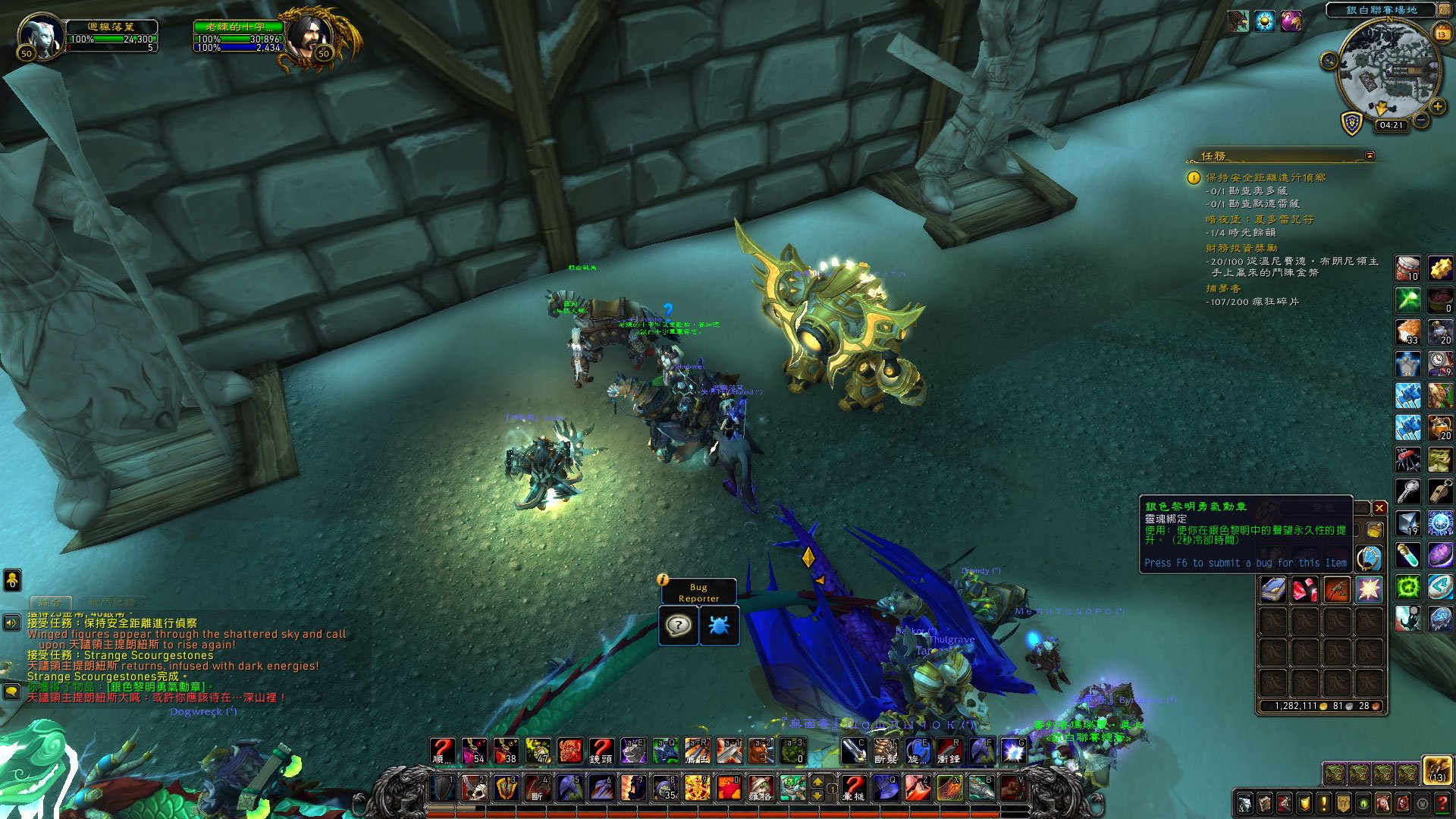Open the main backpack button showing 13

1437,769
